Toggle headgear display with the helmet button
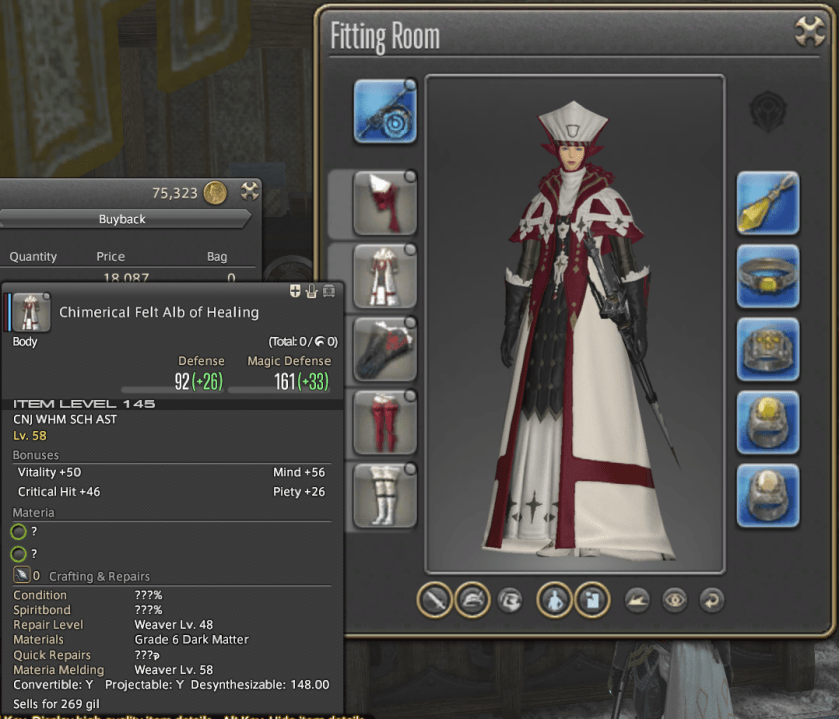Screen dimensions: 839x719 (472, 600)
